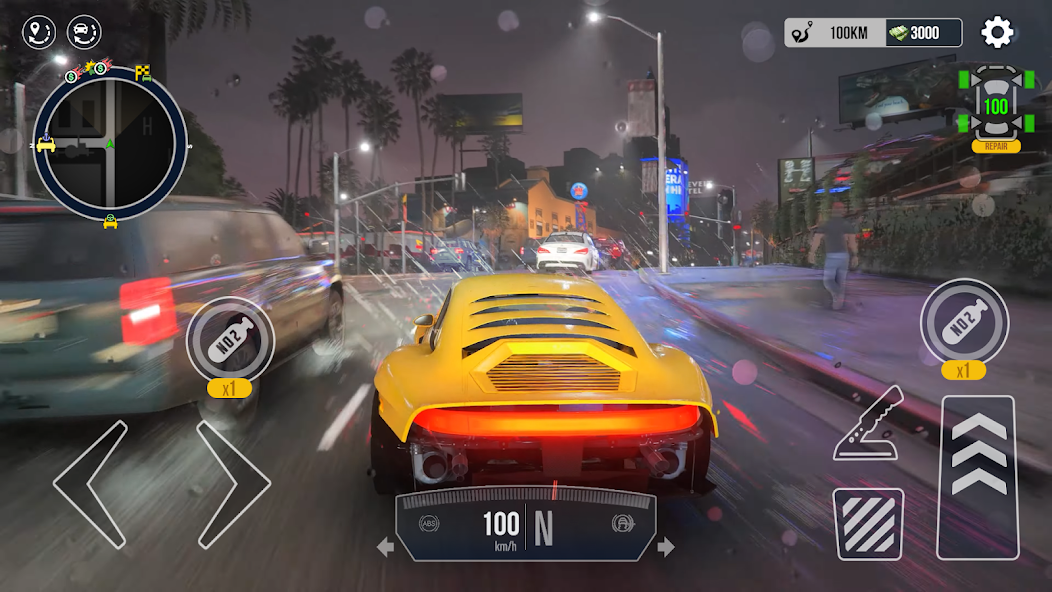Steer right with the large right arrow
This screenshot has height=592, width=1052.
click(x=233, y=484)
